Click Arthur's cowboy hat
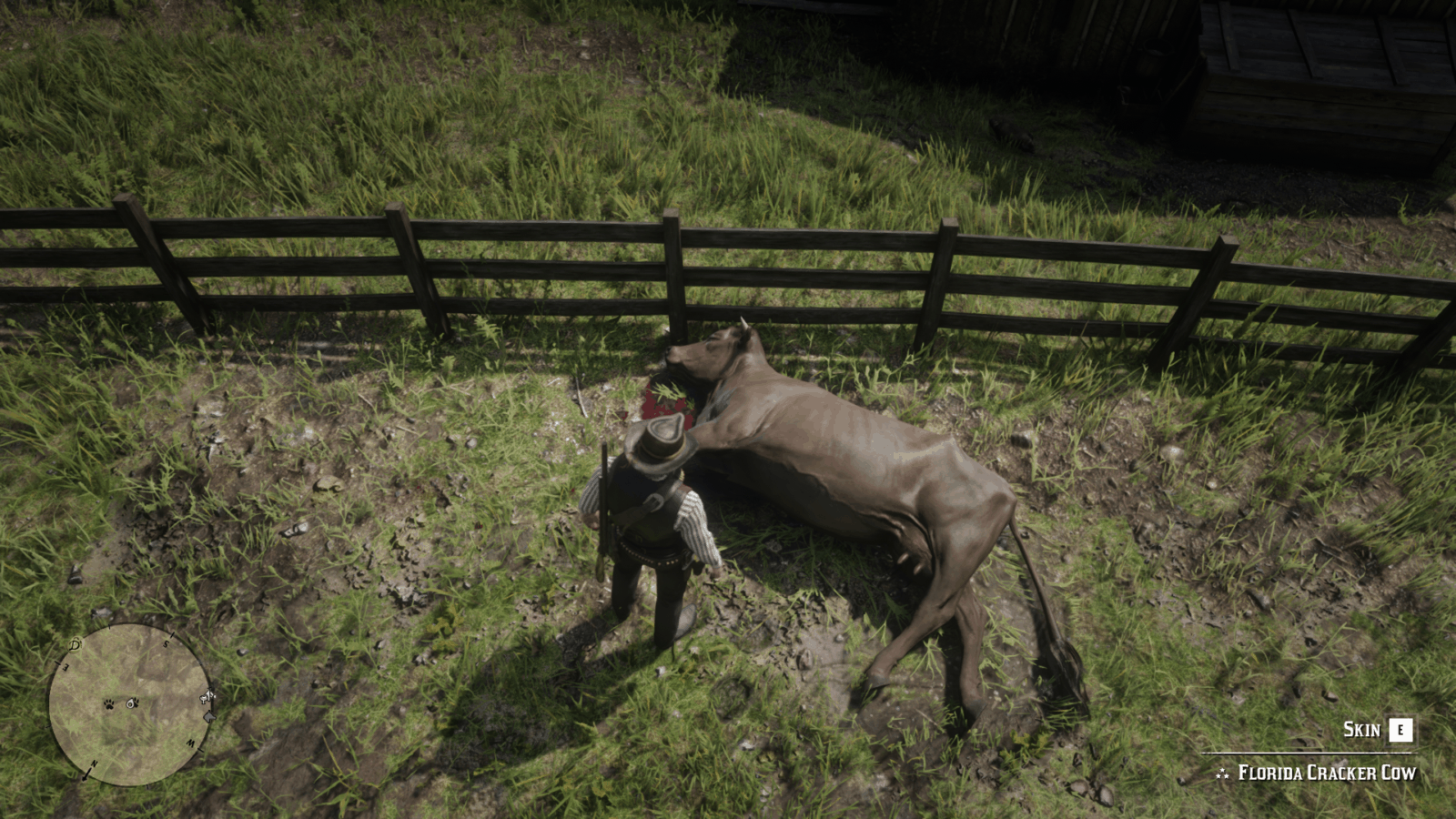The image size is (1456, 819). coord(658,444)
